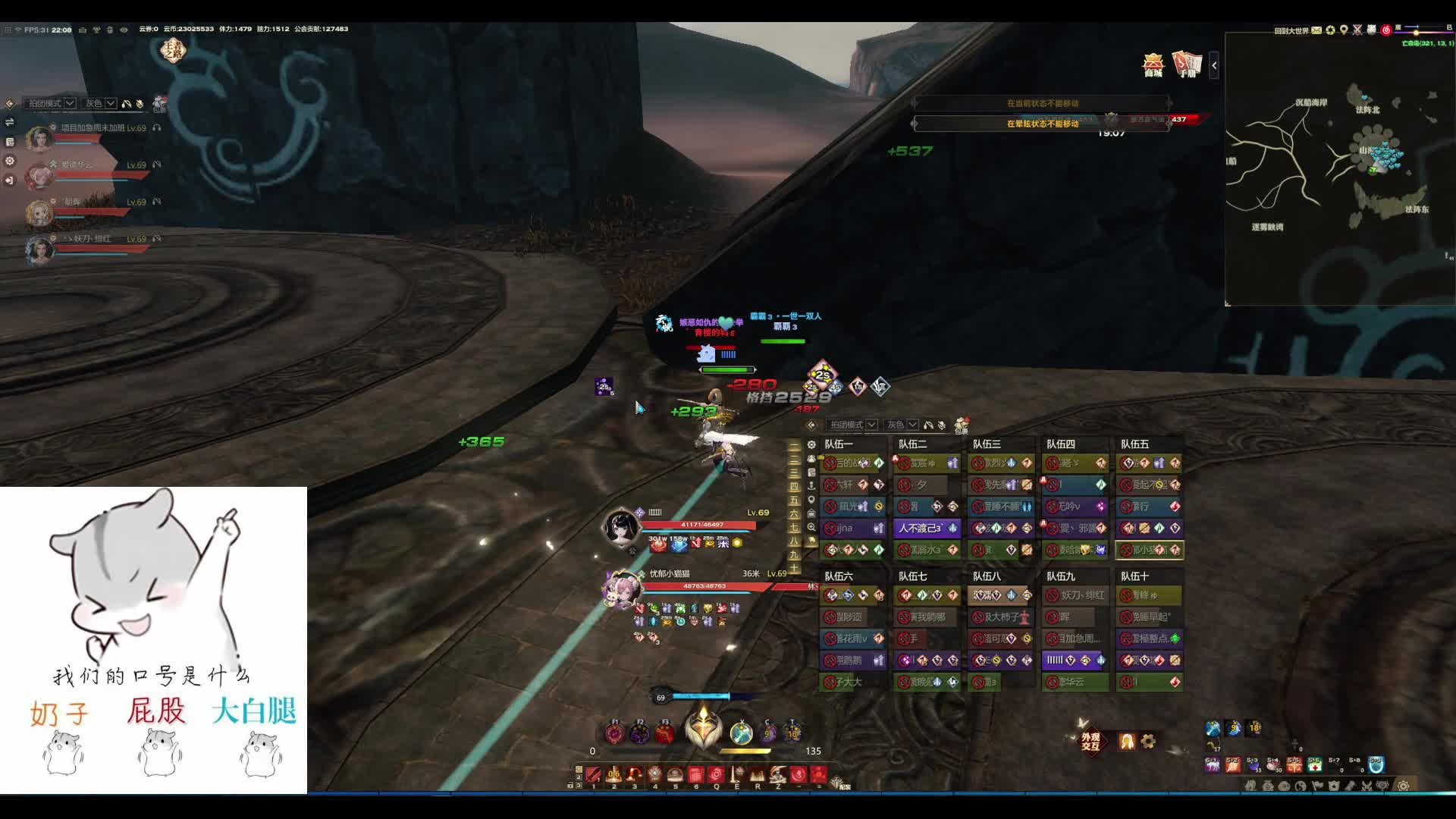
Task: Use the F1 skill icon
Action: coord(615,733)
